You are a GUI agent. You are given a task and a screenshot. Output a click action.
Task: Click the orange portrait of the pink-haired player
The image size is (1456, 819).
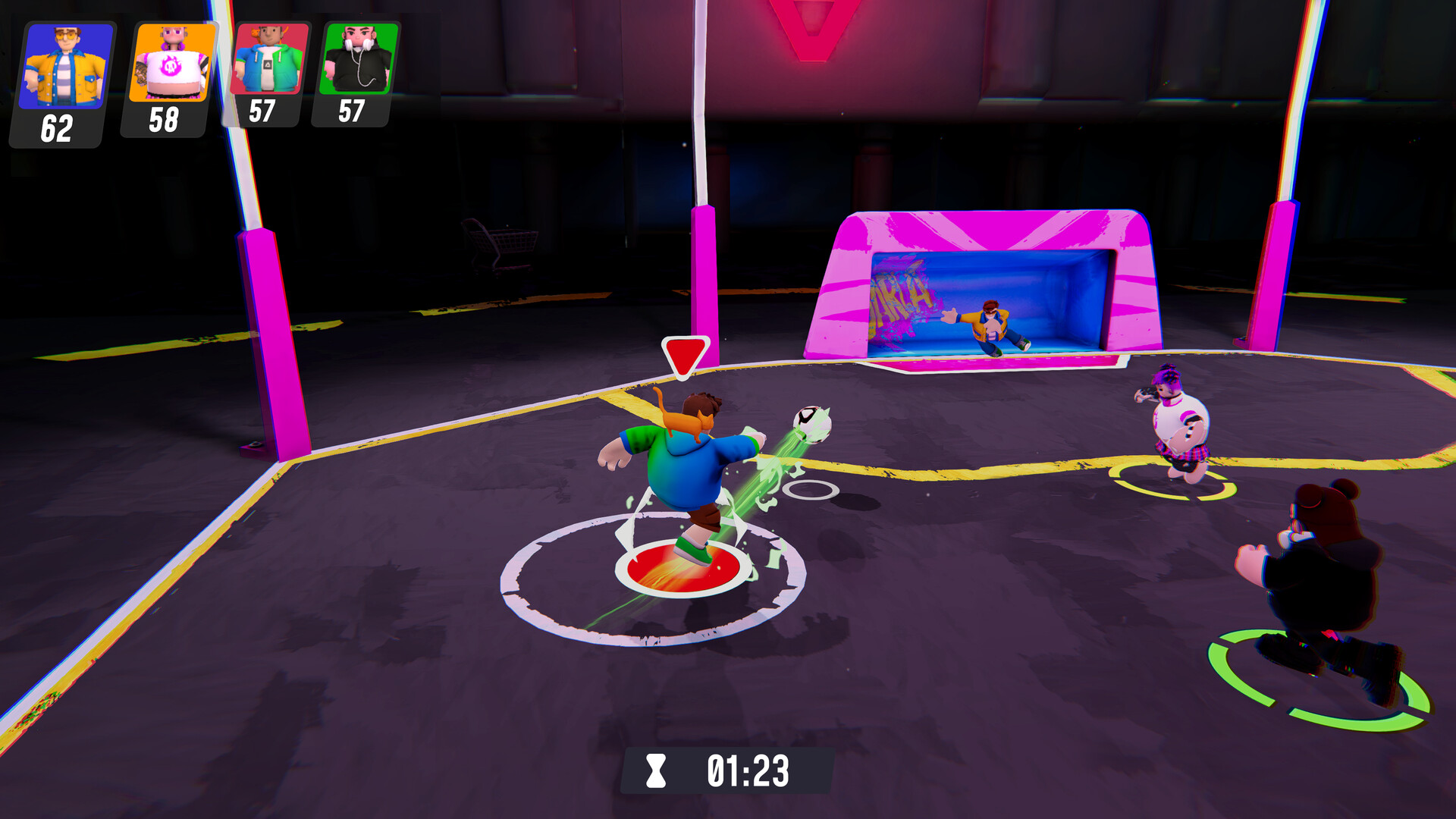tap(171, 62)
